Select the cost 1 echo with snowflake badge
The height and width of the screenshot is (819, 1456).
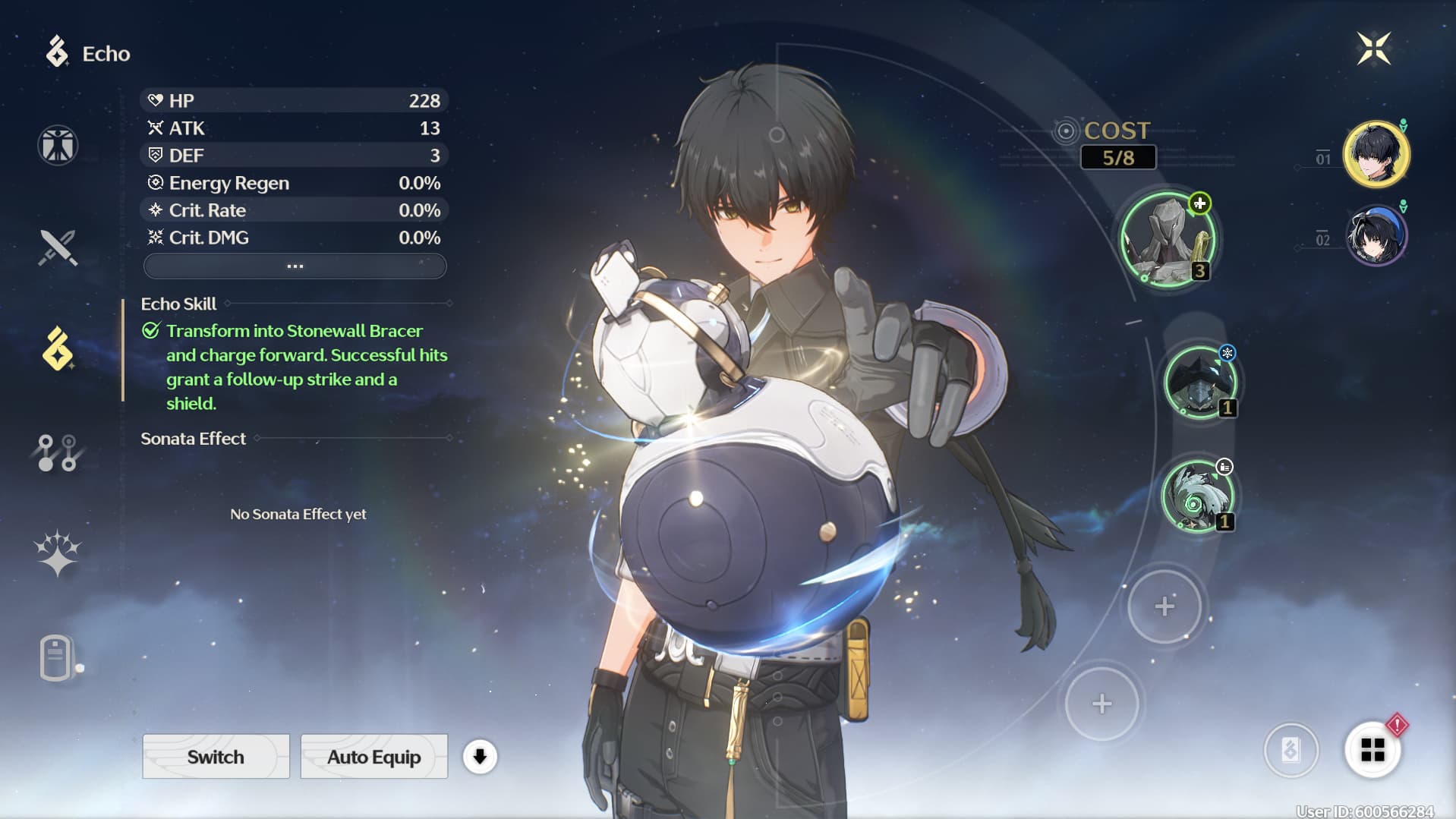pos(1199,383)
